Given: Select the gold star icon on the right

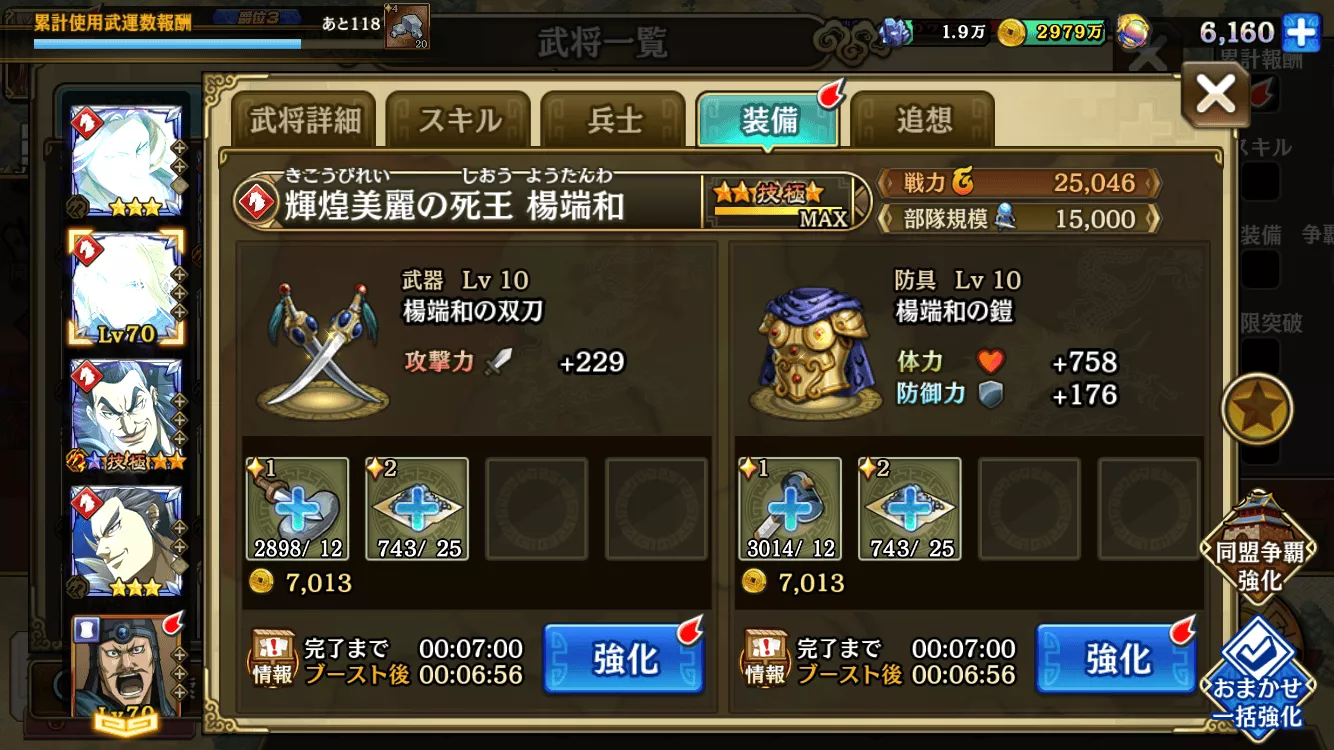Looking at the screenshot, I should click(1259, 408).
